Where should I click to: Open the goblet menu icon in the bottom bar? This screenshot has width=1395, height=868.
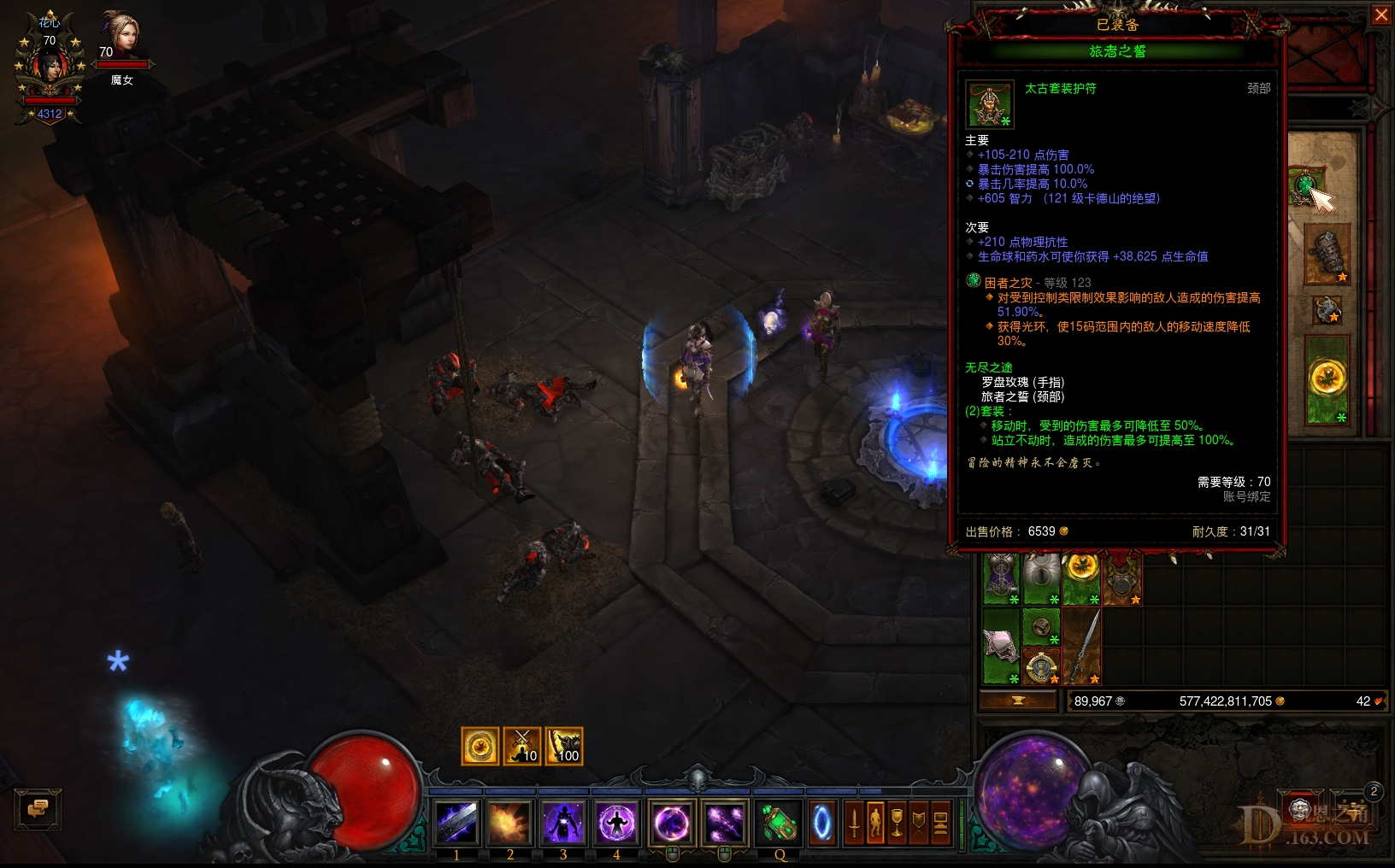pyautogui.click(x=897, y=822)
